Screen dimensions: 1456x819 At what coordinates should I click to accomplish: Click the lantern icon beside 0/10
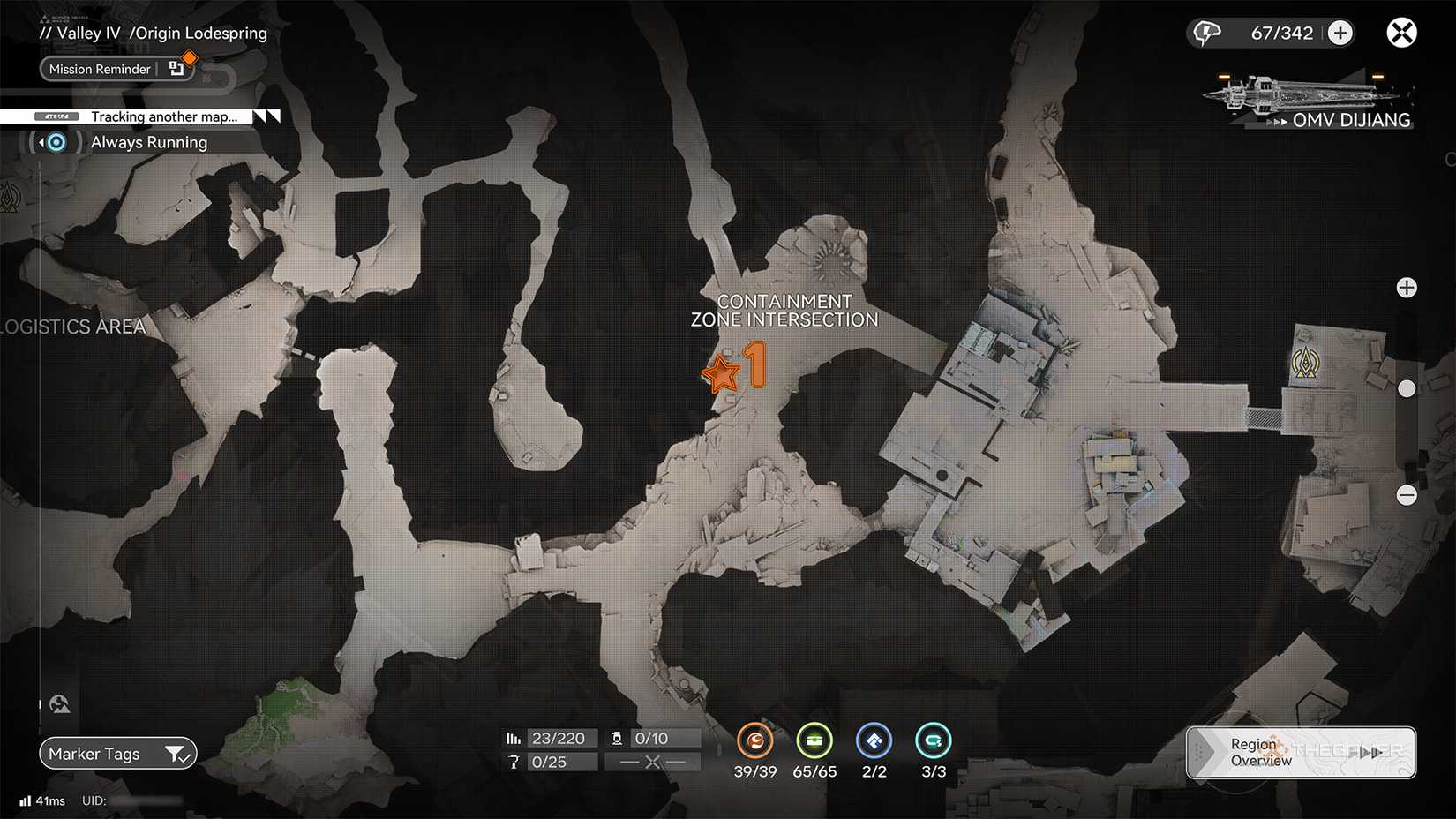[x=618, y=738]
